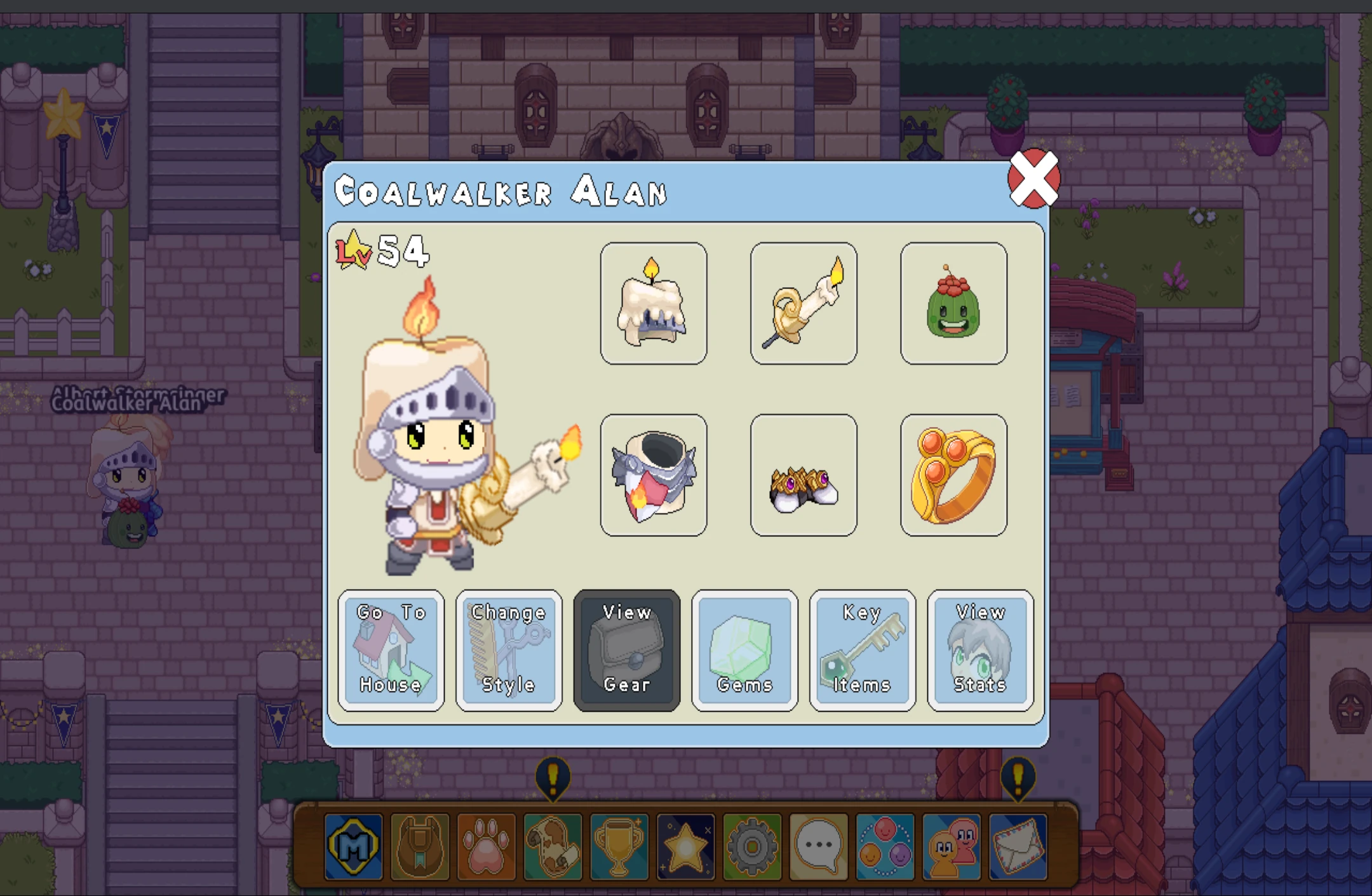View the equipped golden ring slot

953,475
